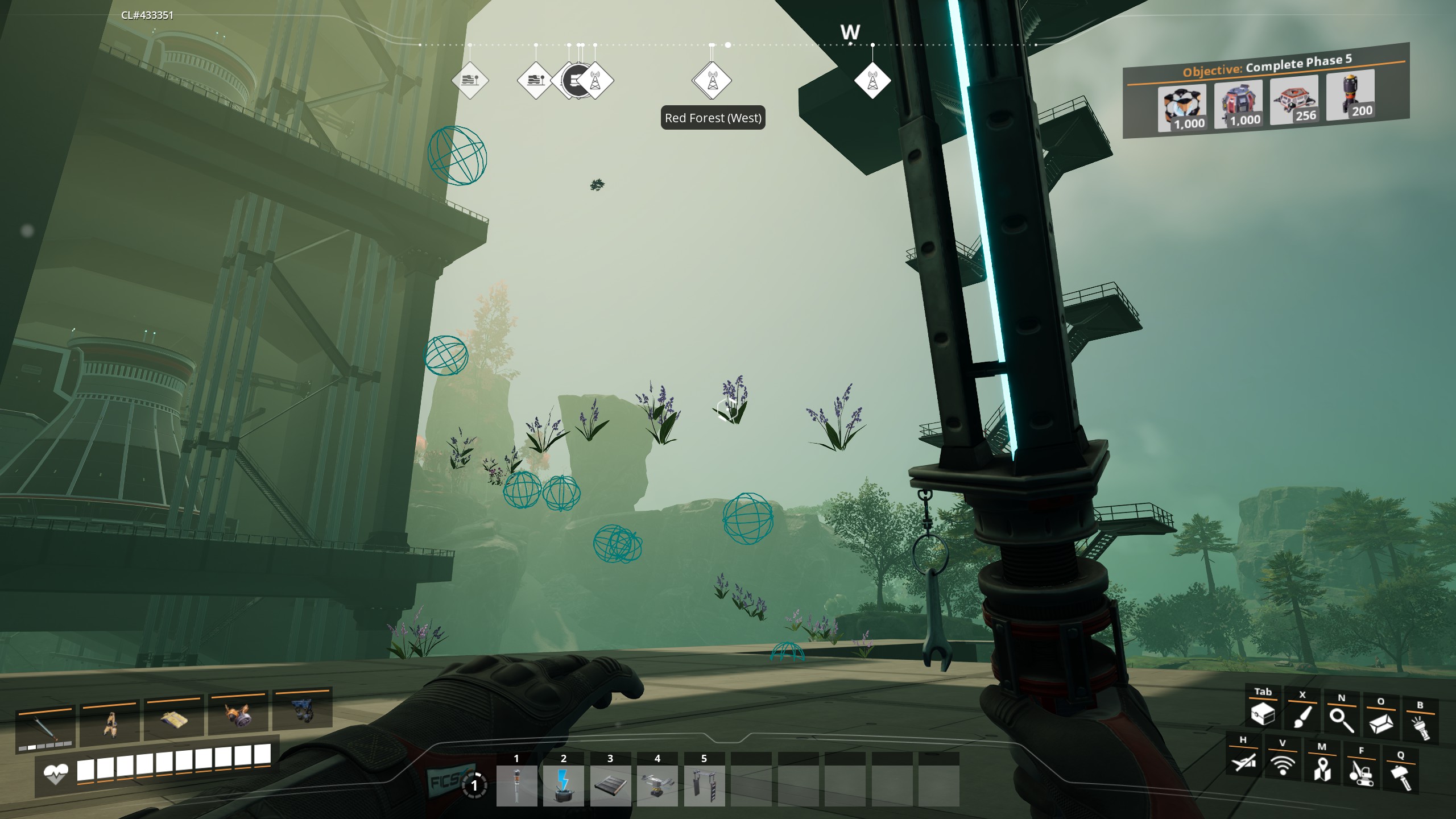Open inventory via the crate icon
This screenshot has height=819, width=1456.
tap(1263, 714)
